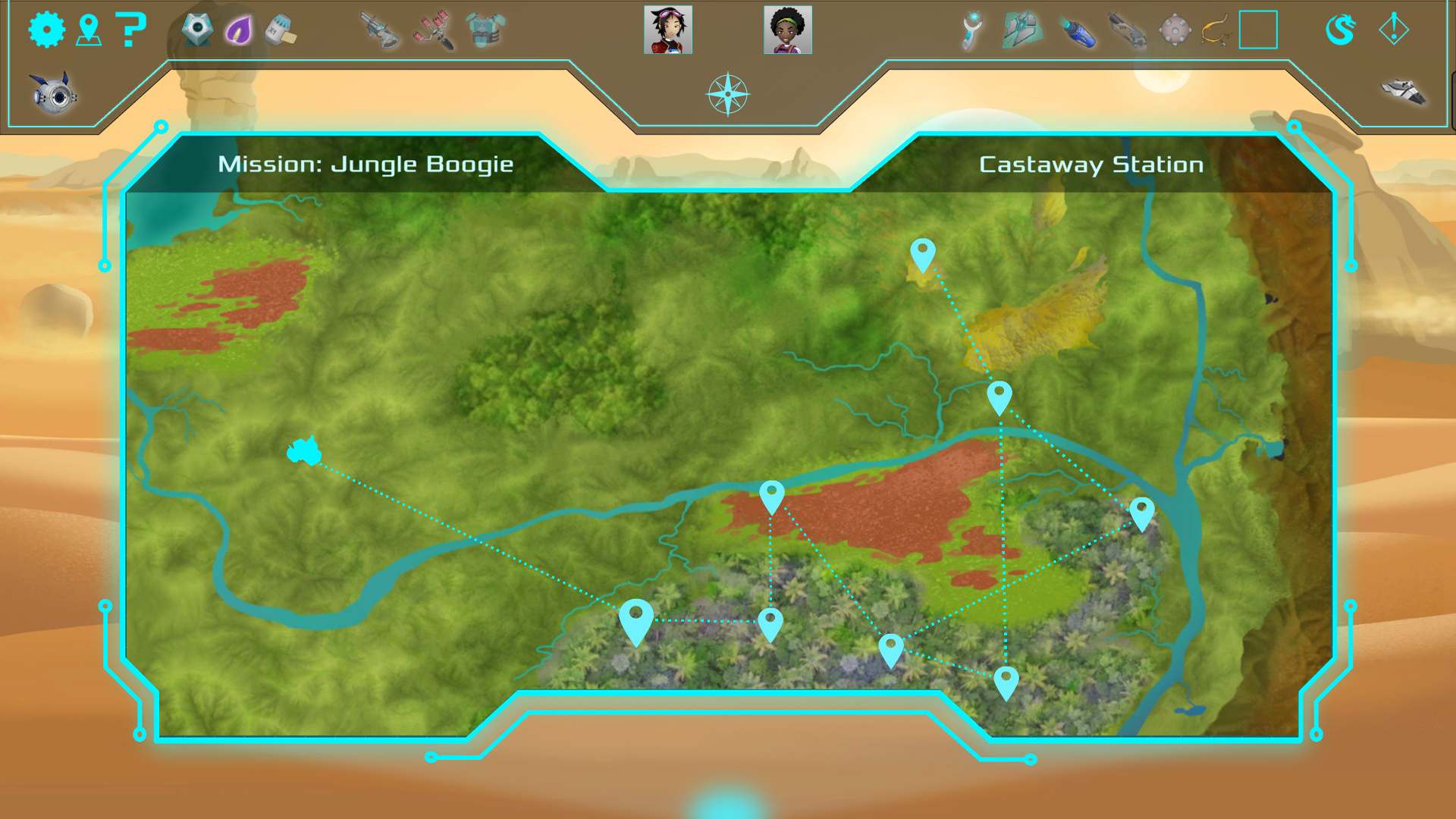Select the blue canister item

point(1079,29)
